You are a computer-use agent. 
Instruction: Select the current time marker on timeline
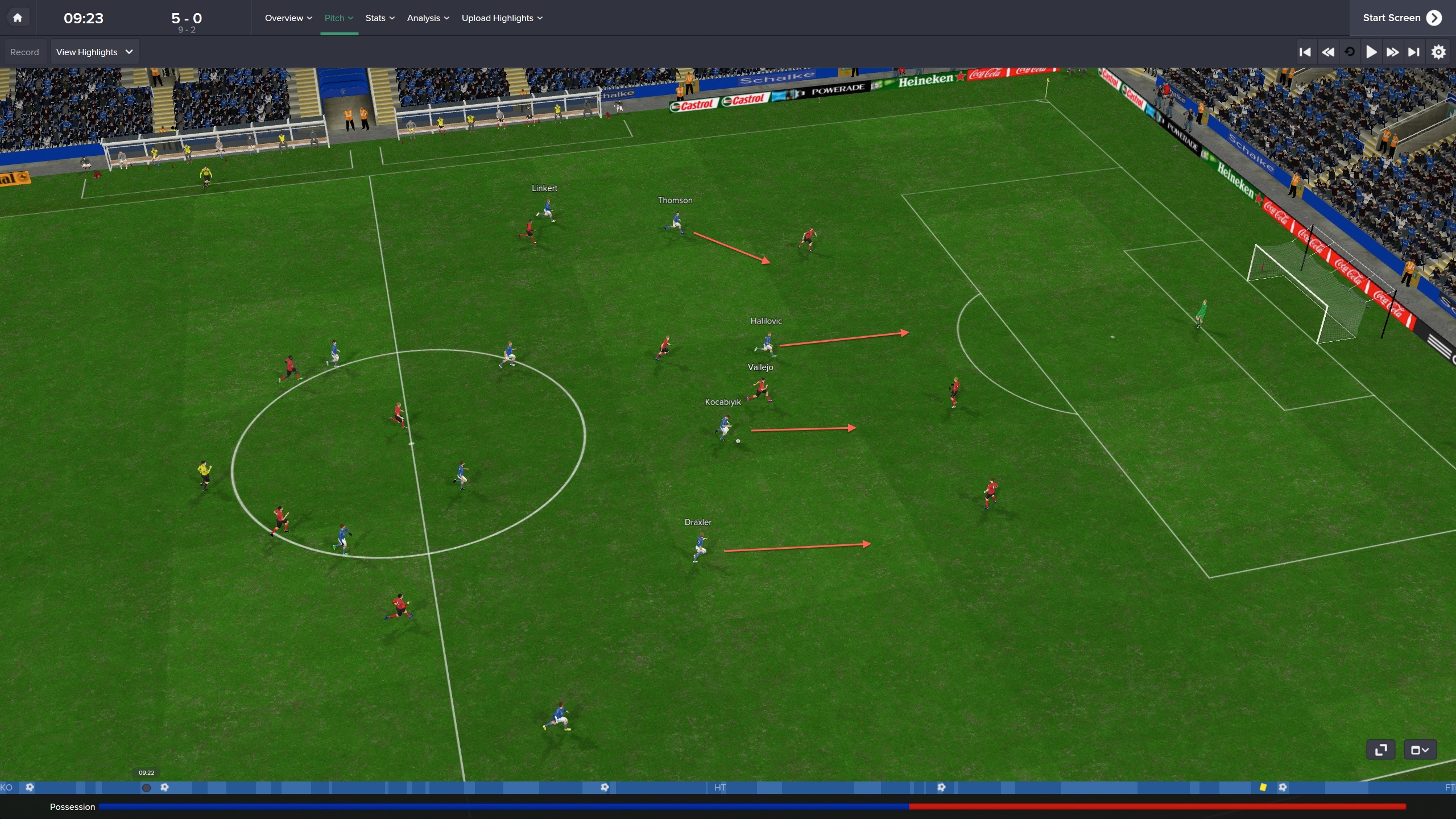click(146, 788)
